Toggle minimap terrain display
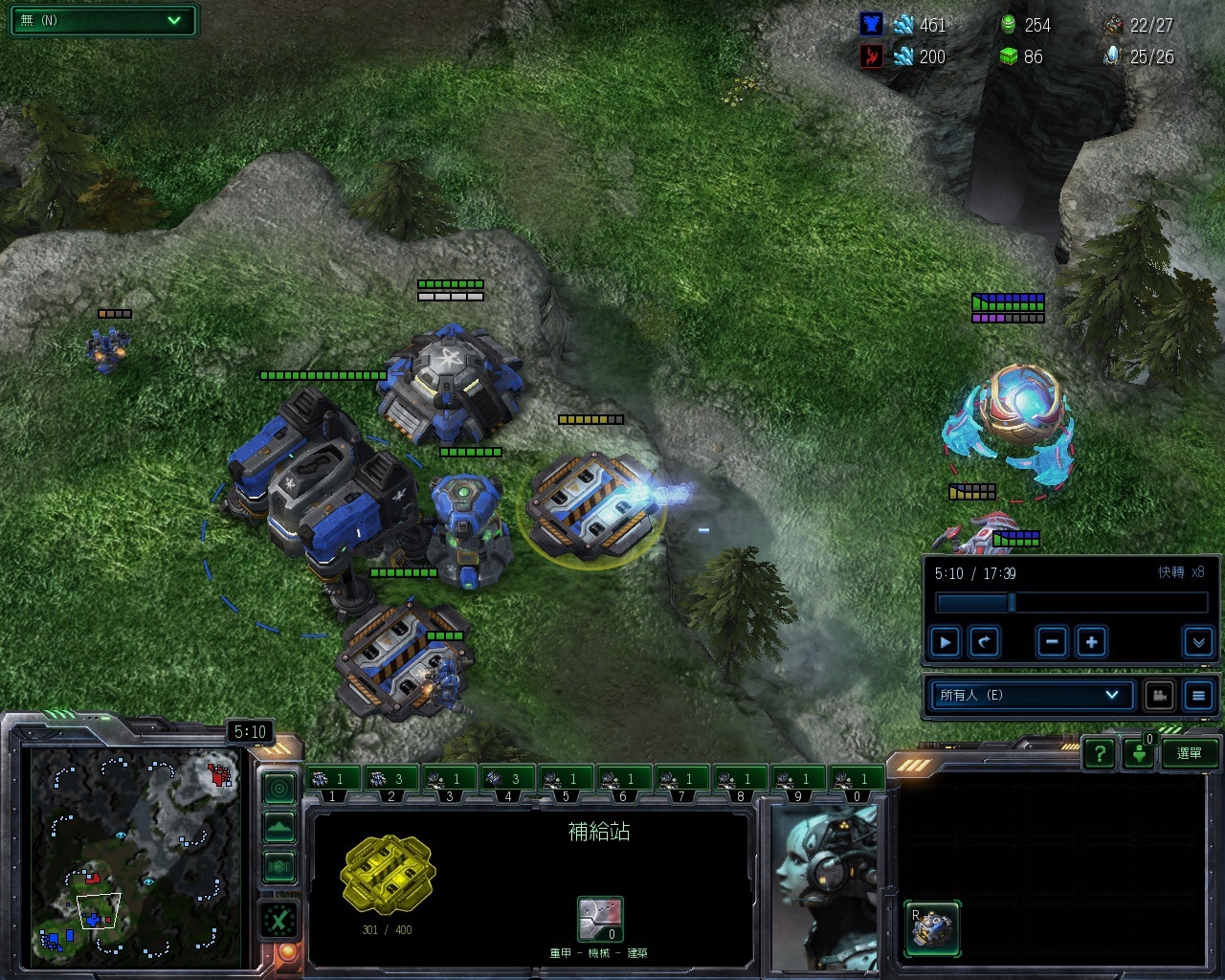This screenshot has width=1225, height=980. click(x=279, y=827)
